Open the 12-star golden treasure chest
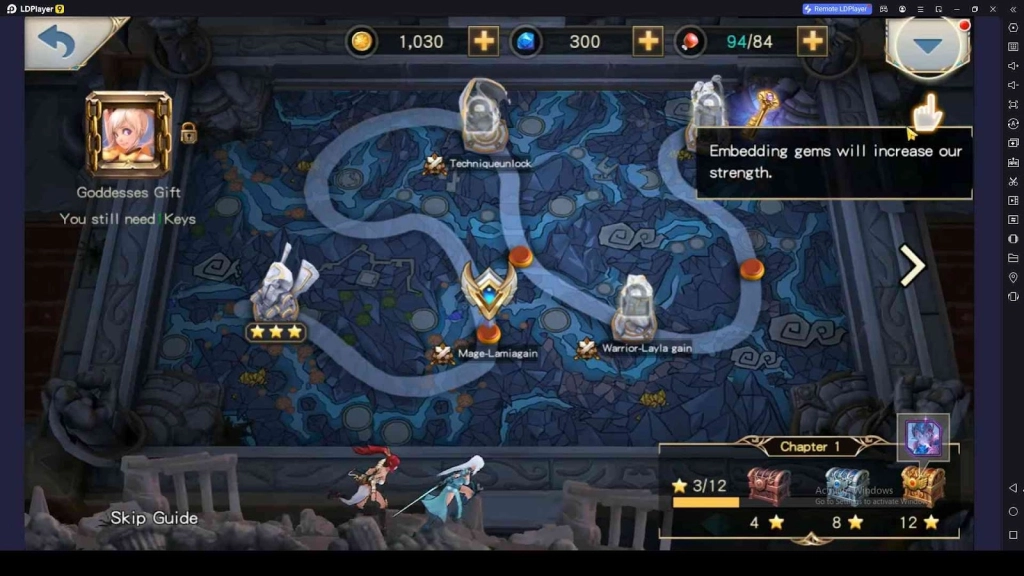 pos(922,486)
